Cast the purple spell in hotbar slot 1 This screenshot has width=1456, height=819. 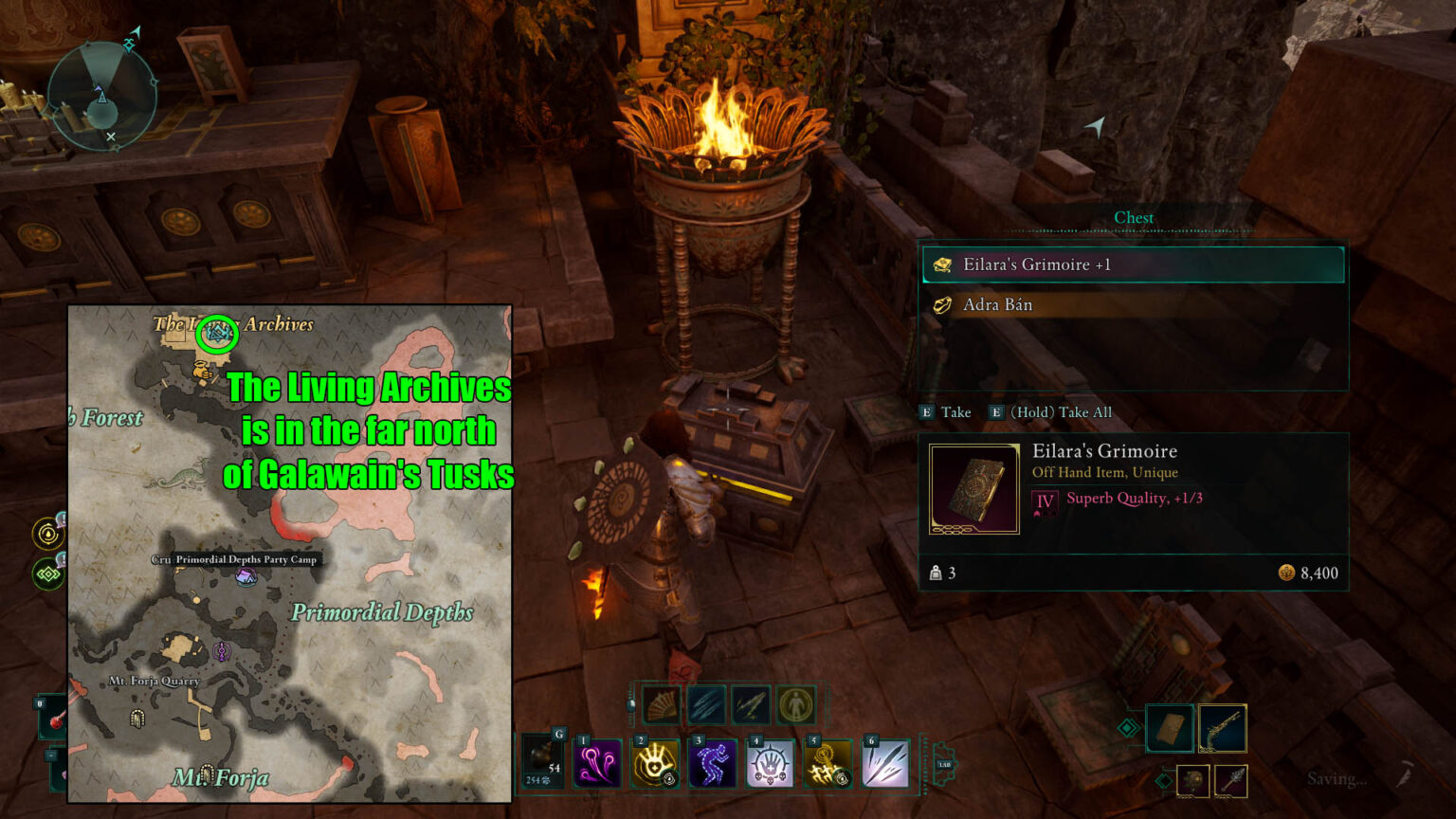click(599, 762)
